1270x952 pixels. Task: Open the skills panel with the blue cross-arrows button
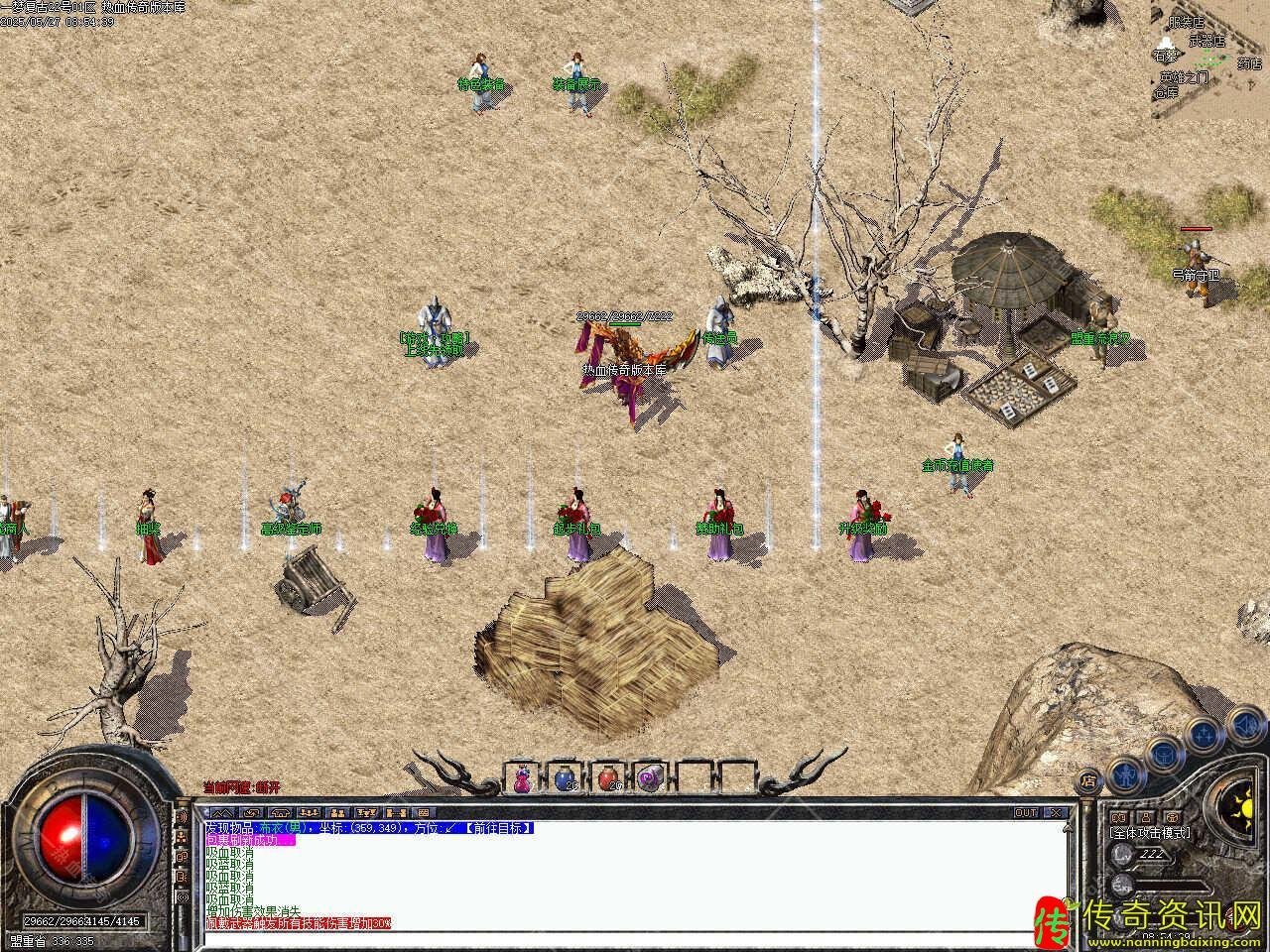tap(1204, 734)
